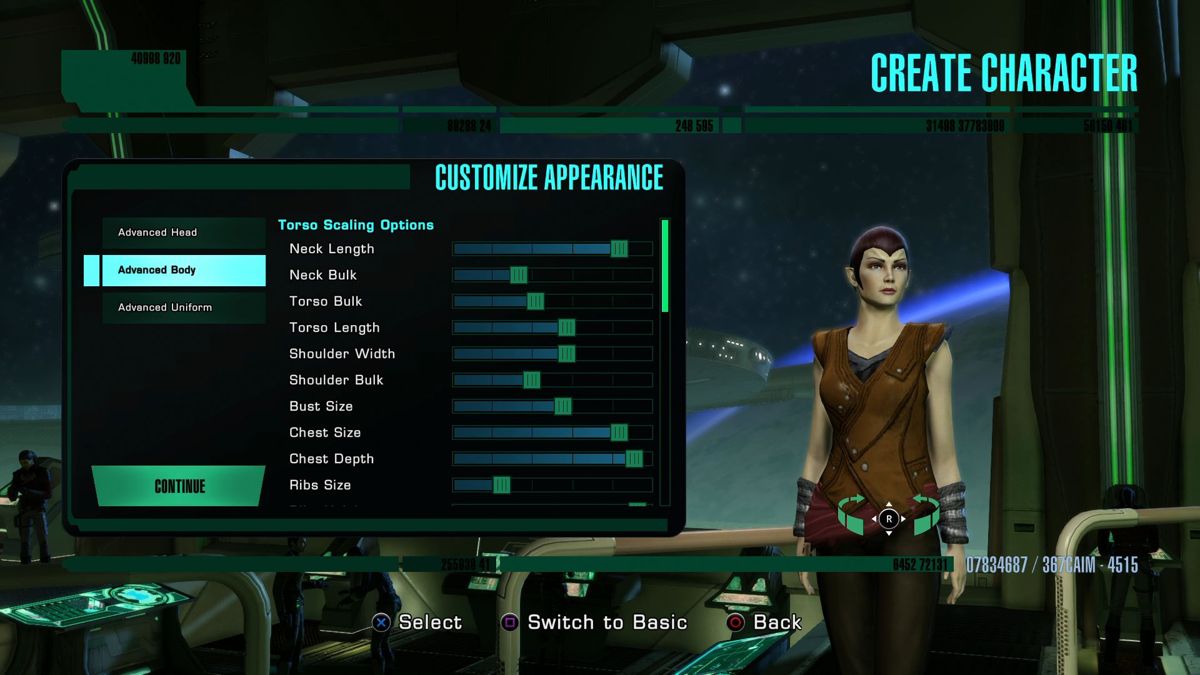Click the Continue button
Viewport: 1200px width, 675px height.
point(179,487)
